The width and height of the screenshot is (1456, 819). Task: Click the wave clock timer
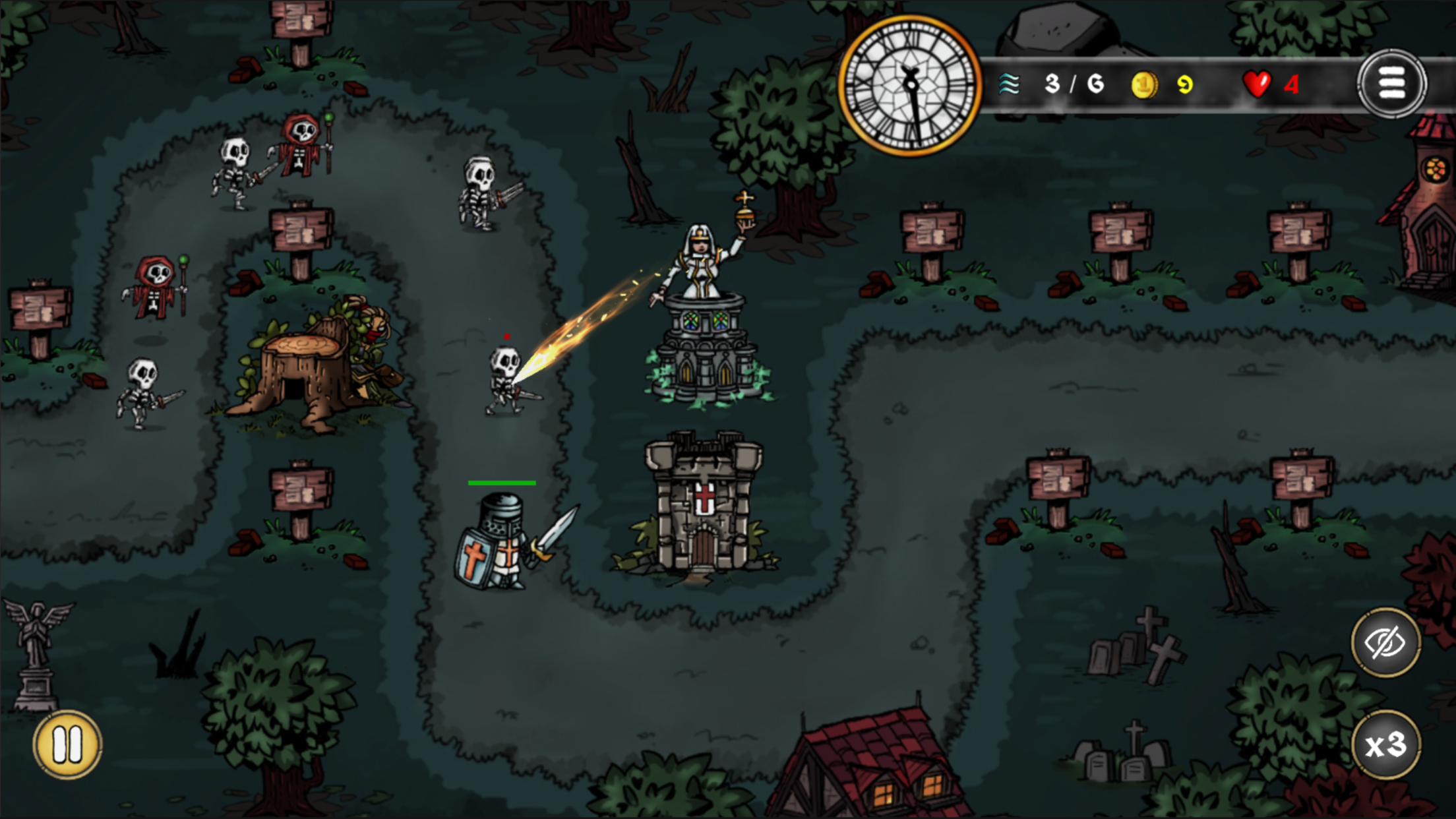(x=910, y=86)
